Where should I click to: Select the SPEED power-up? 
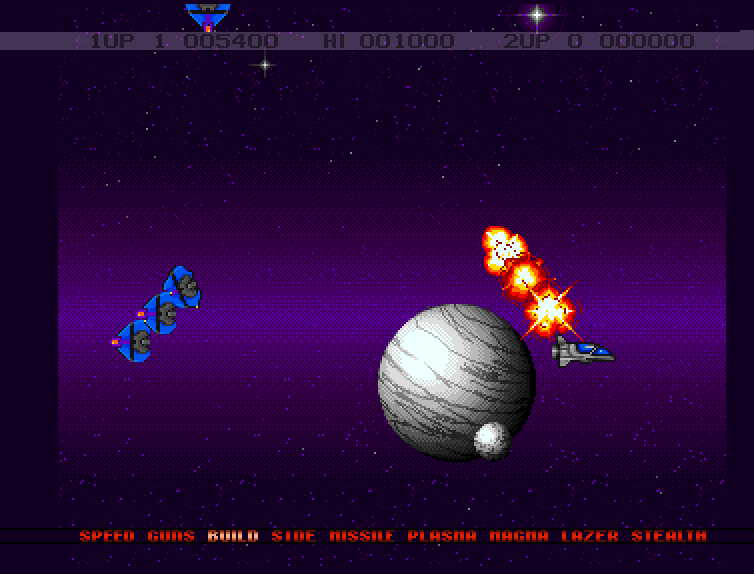point(107,536)
